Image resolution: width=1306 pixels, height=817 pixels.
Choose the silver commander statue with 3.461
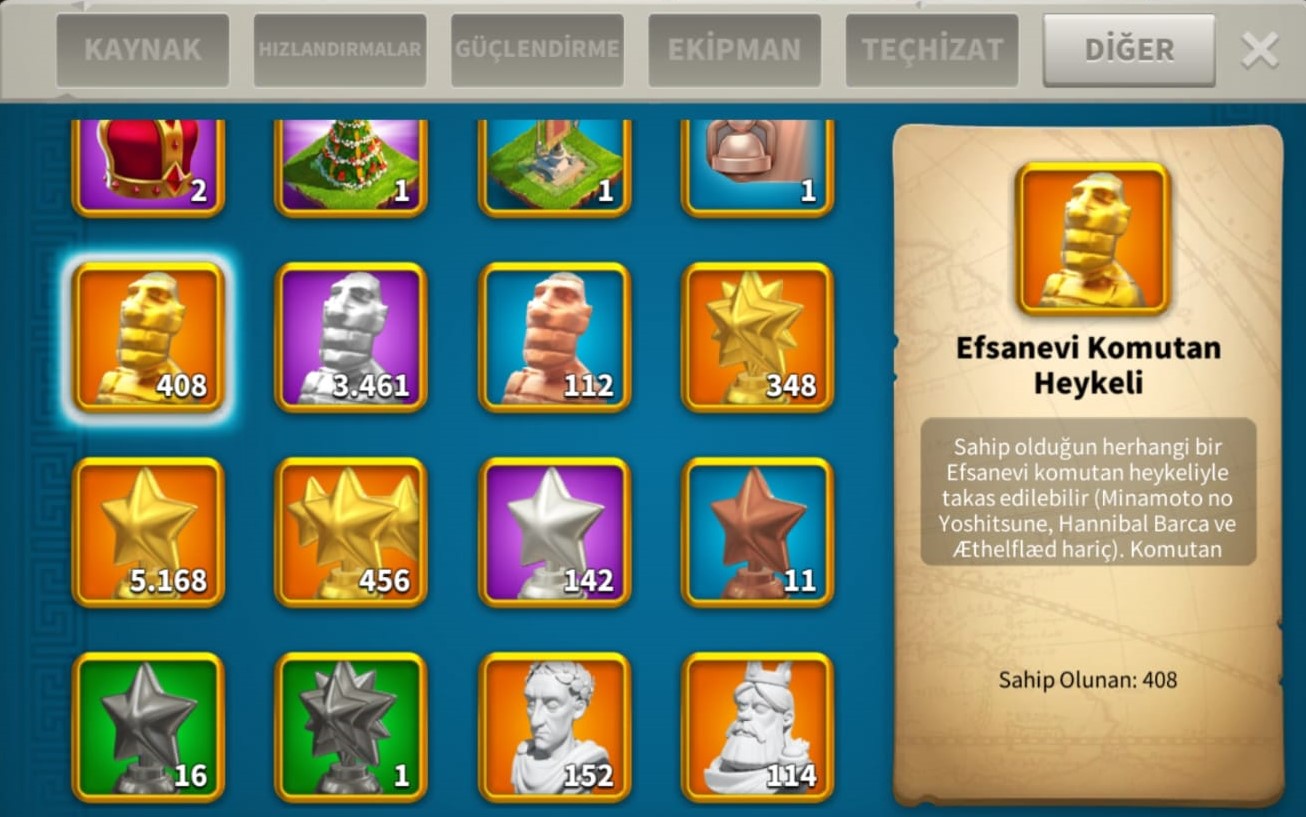point(351,337)
